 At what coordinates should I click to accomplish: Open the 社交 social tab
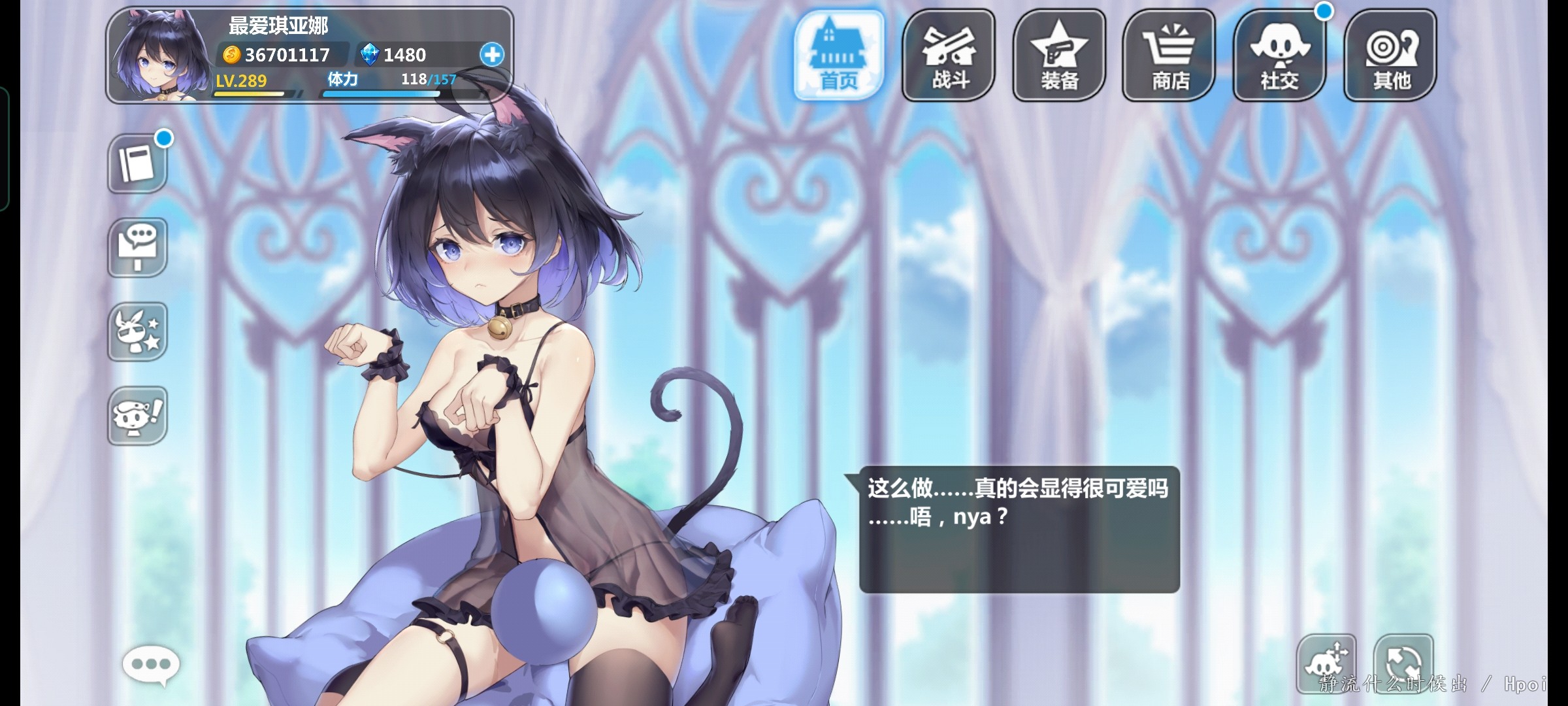tap(1279, 55)
